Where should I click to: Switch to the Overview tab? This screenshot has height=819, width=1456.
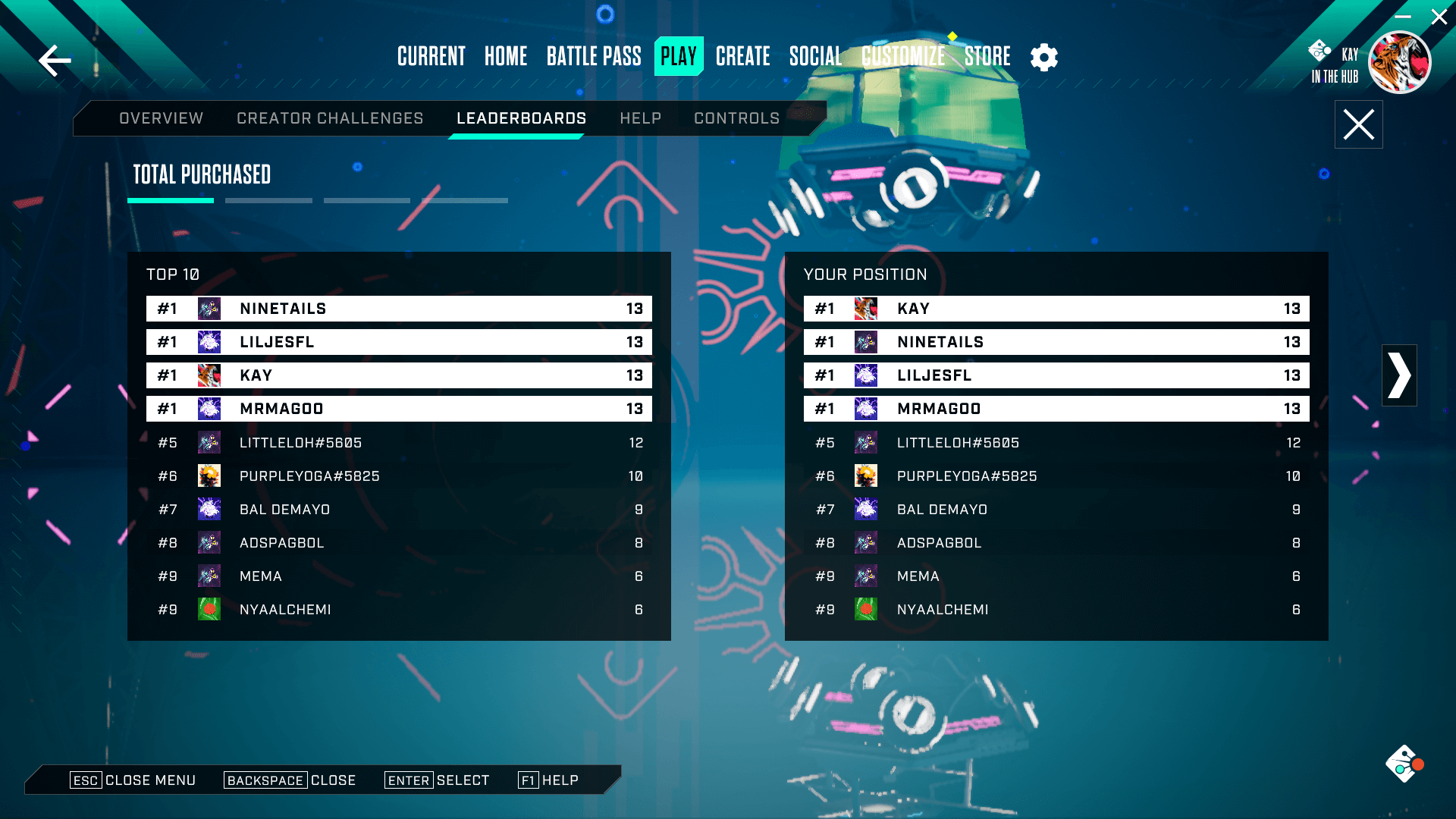click(161, 118)
